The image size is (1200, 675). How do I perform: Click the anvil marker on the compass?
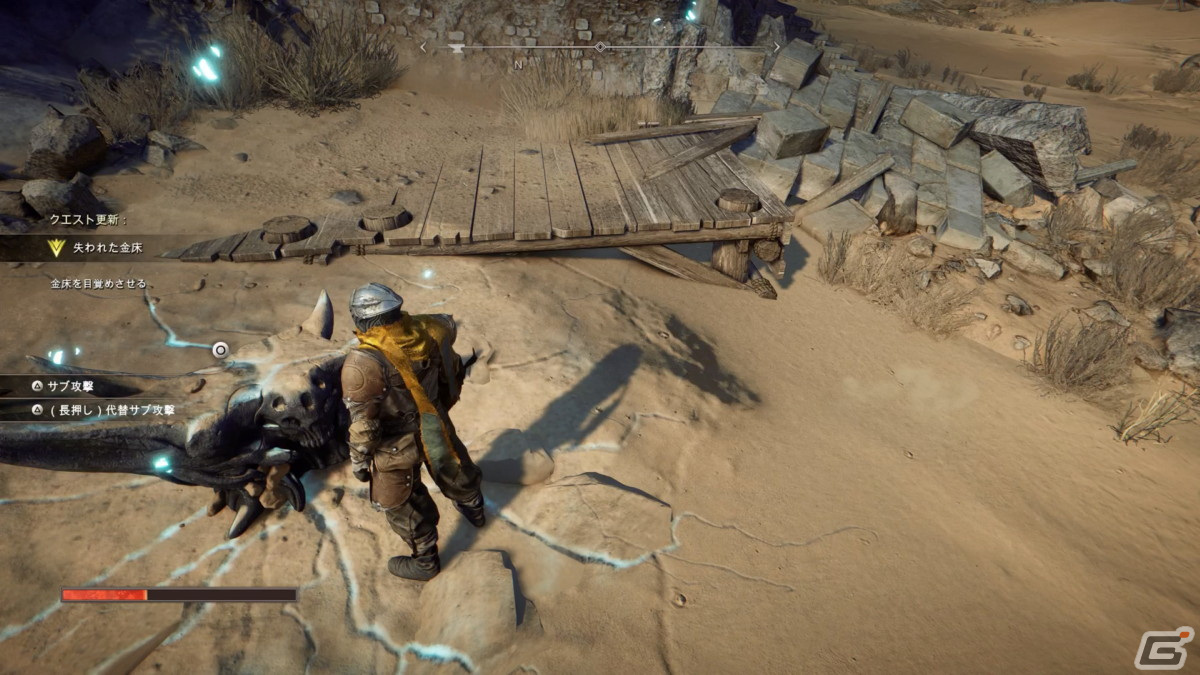click(x=457, y=48)
